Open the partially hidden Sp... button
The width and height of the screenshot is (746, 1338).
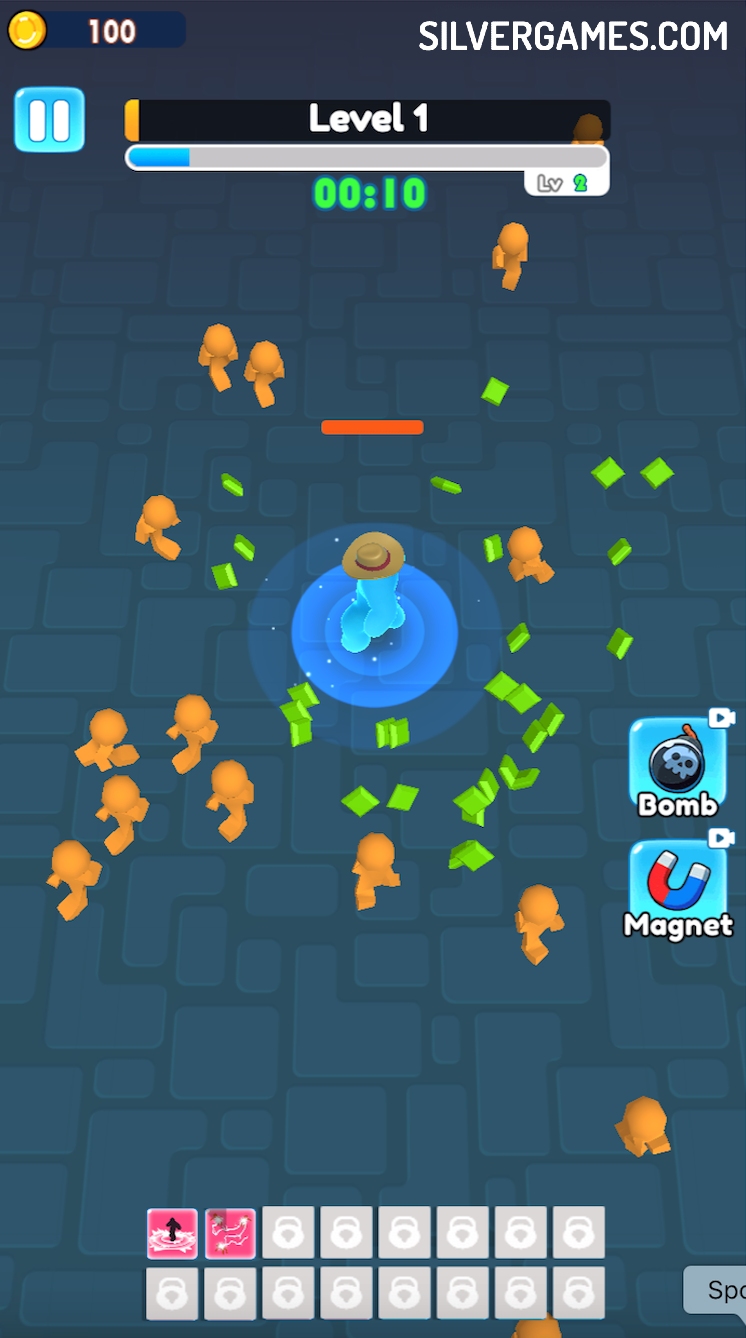coord(716,1290)
